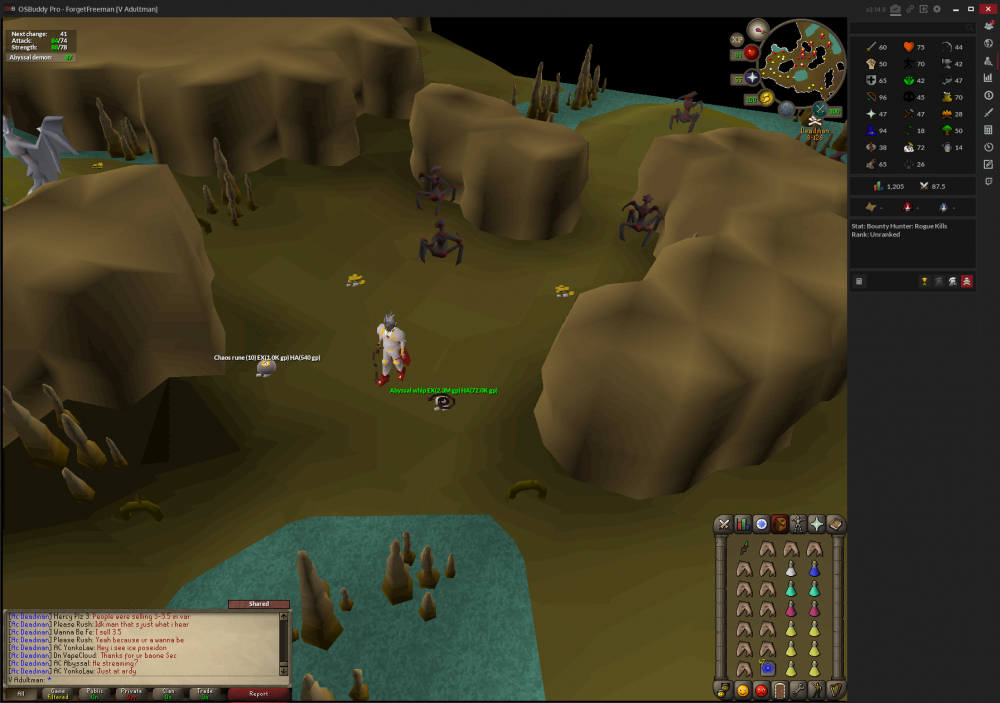Select the teleport tablet in inventory
Viewport: 1000px width, 703px height.
(768, 668)
